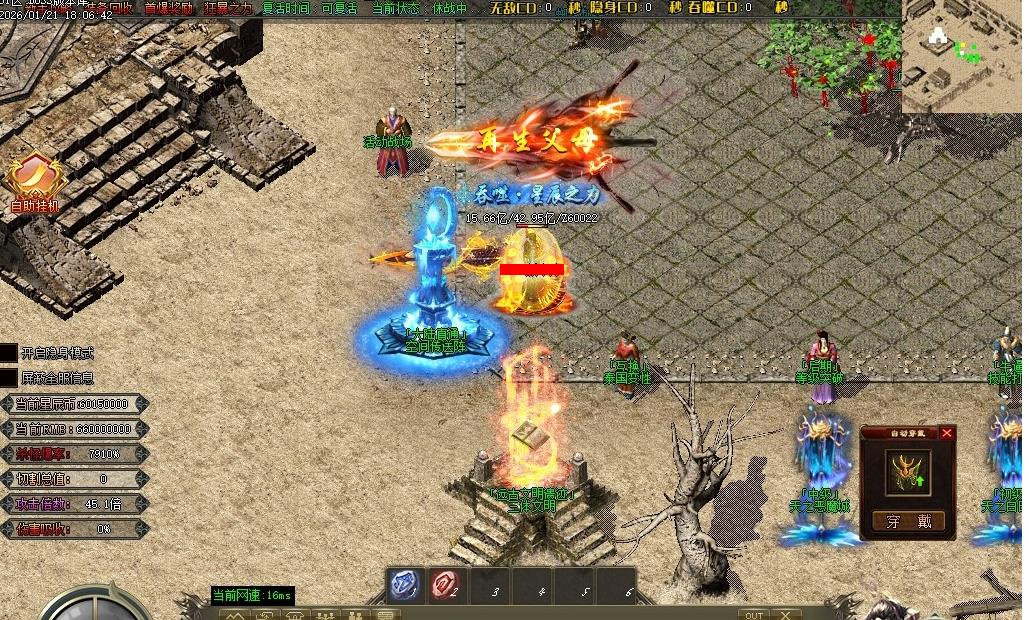Click the OUT button on the bottom bar

pyautogui.click(x=753, y=614)
